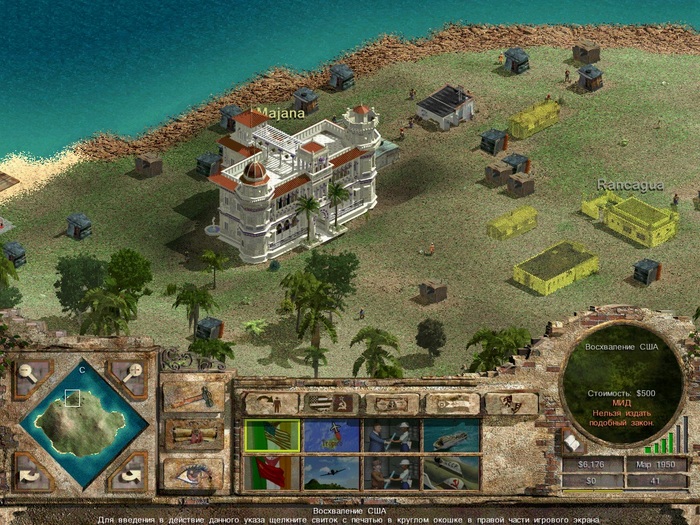Open the almanac book icon

(x=572, y=441)
